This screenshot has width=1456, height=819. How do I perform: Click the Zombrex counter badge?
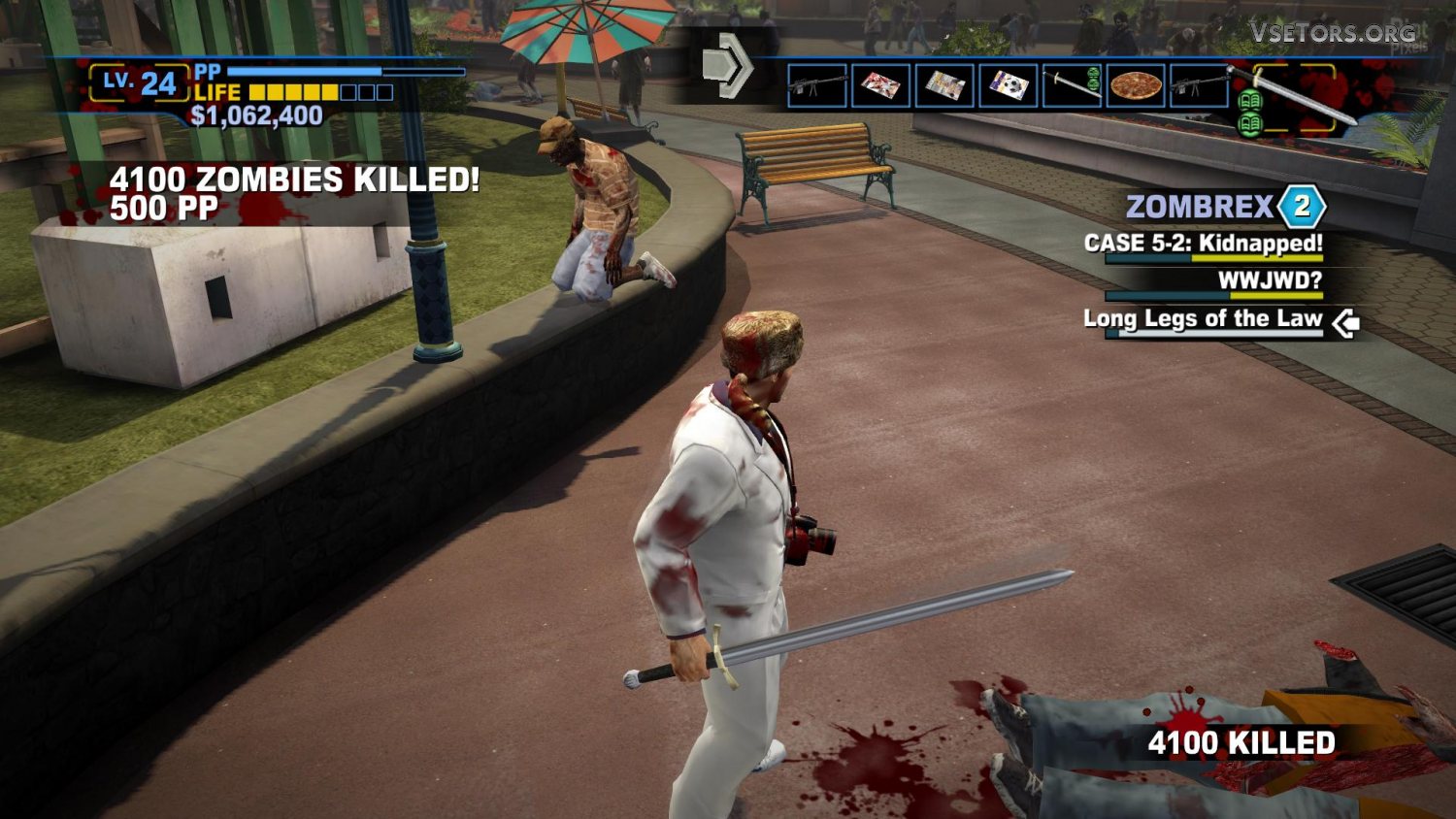pyautogui.click(x=1302, y=206)
